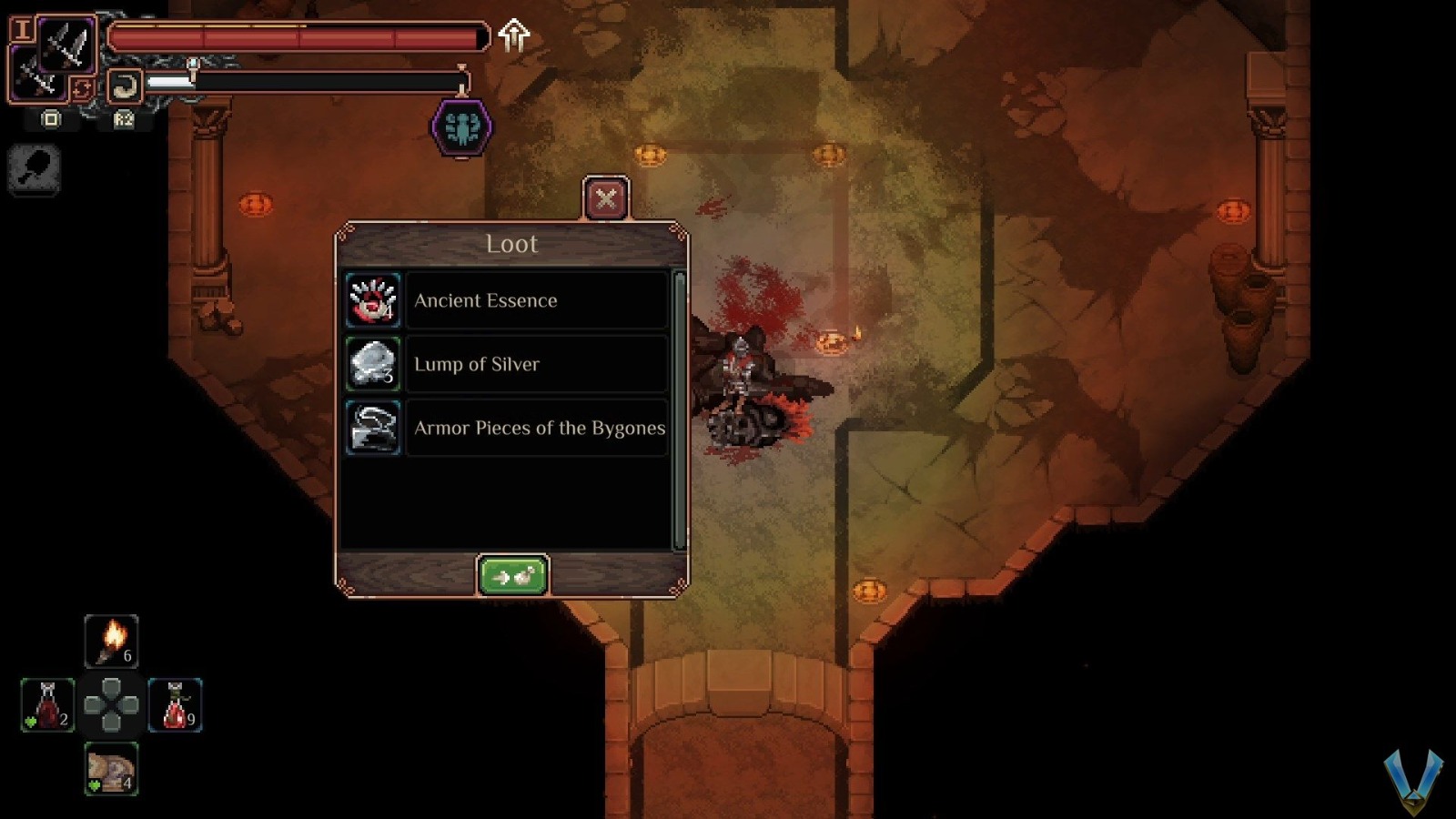Use the dark red potion with count 2

pyautogui.click(x=47, y=705)
